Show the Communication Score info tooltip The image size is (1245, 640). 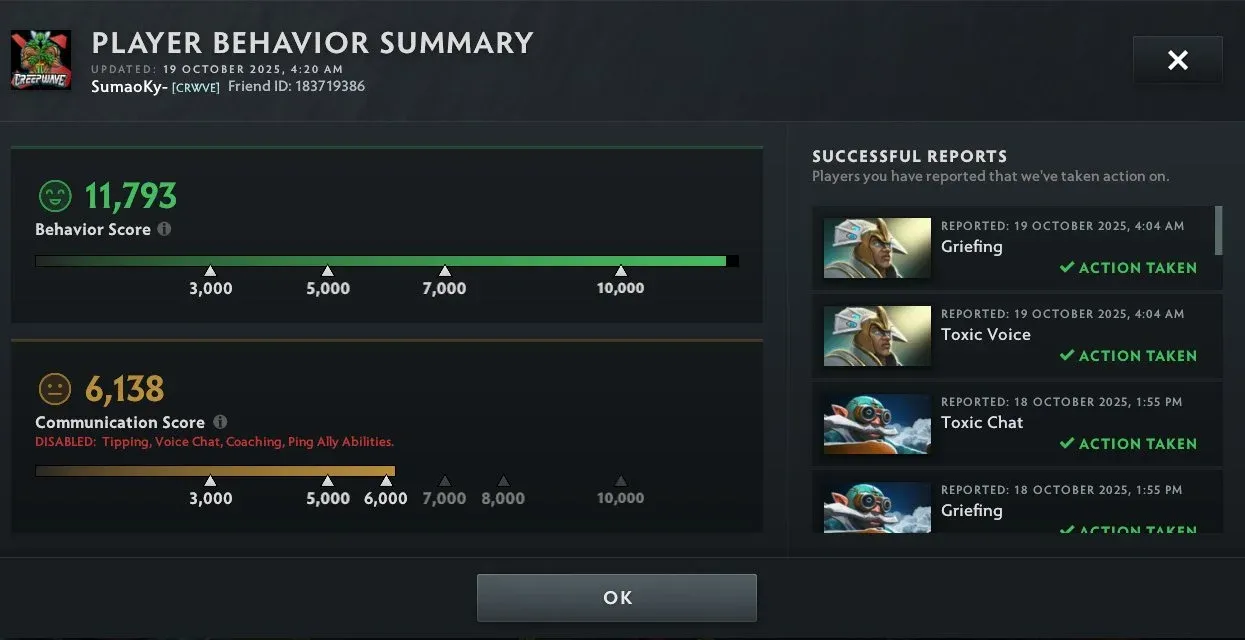coord(220,422)
